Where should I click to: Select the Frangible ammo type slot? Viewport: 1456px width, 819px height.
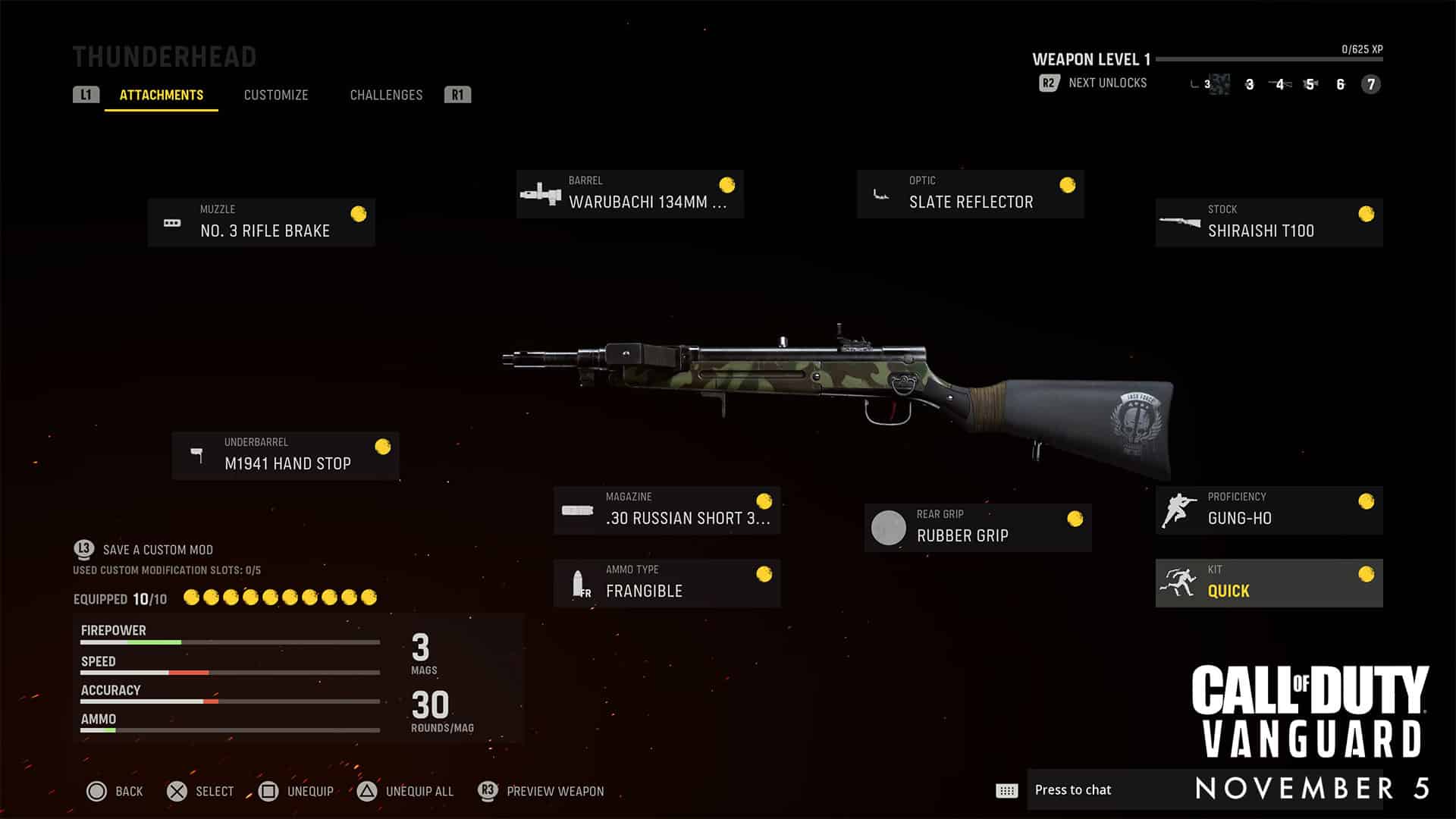click(667, 582)
